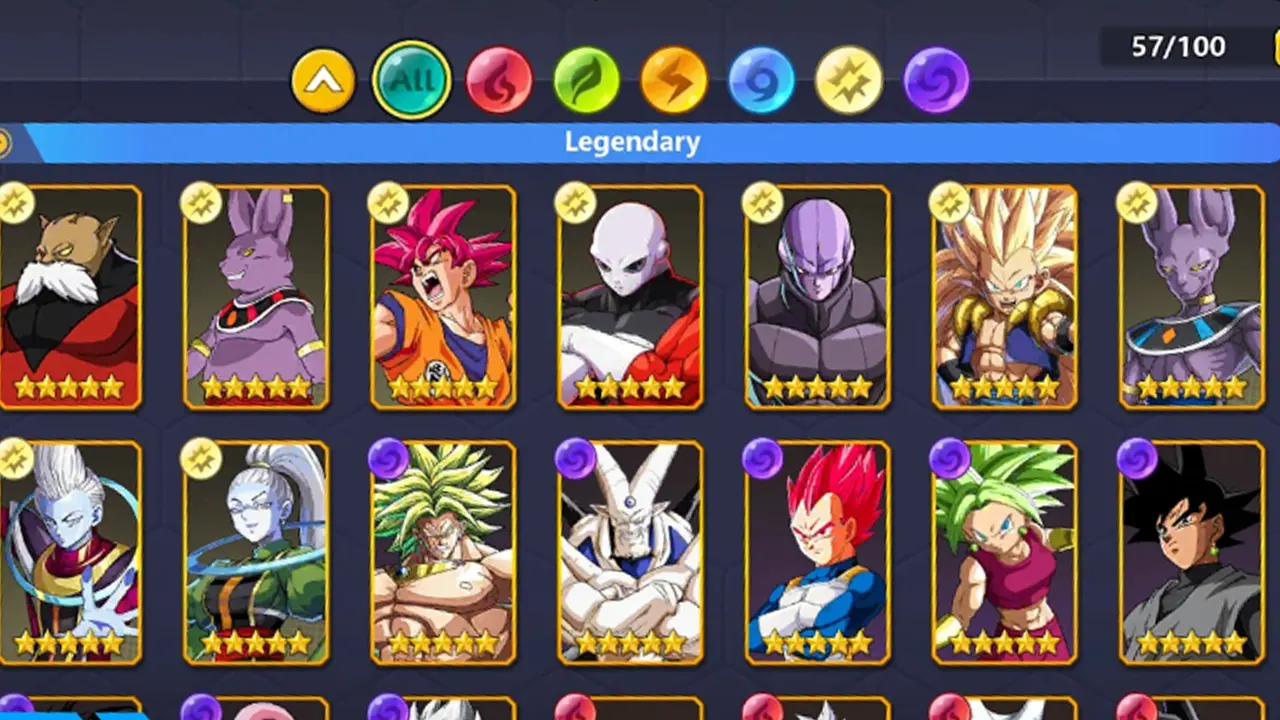Select the Jiren character card
Viewport: 1280px width, 720px height.
point(631,295)
